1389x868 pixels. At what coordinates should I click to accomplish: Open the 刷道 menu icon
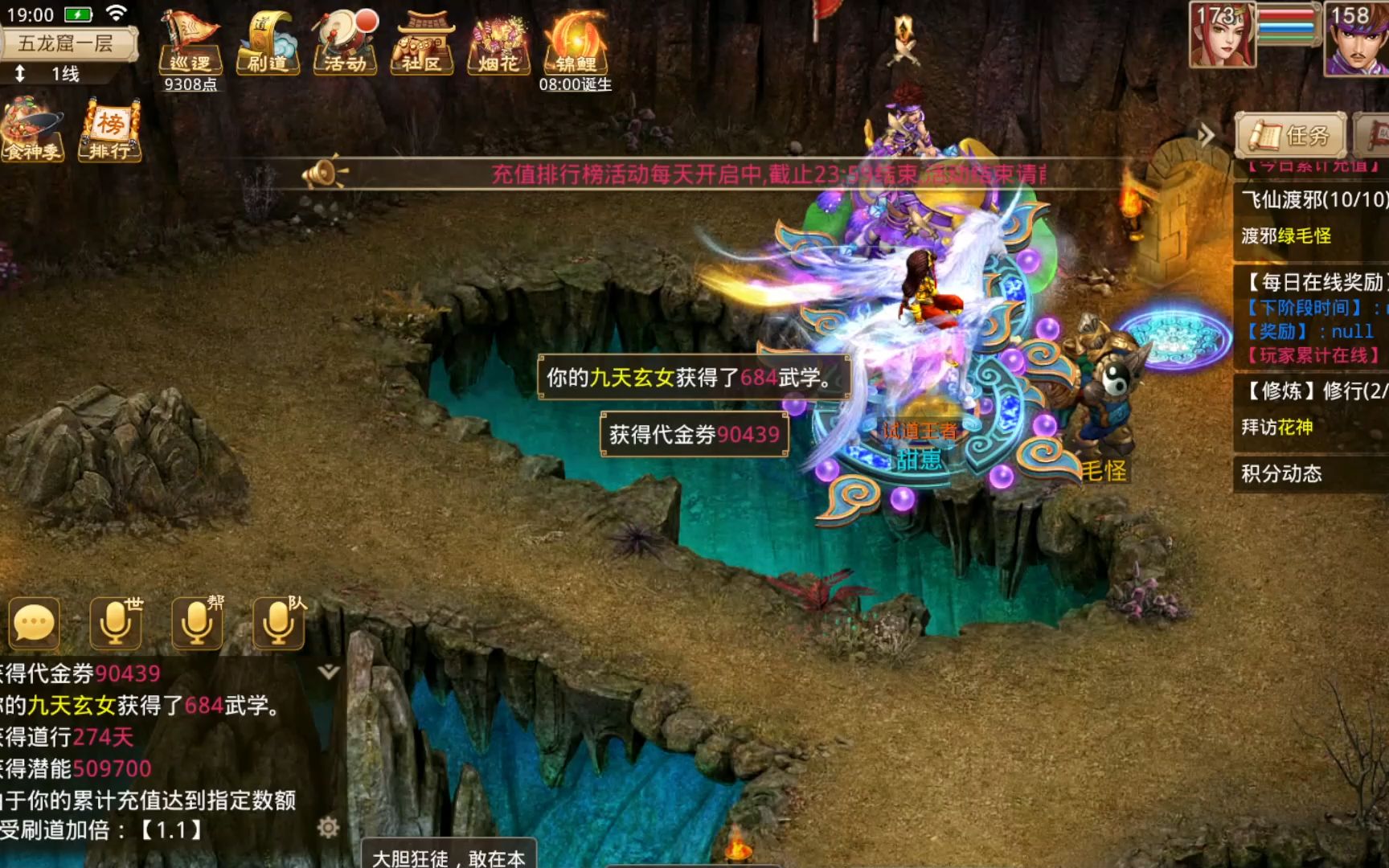coord(268,43)
